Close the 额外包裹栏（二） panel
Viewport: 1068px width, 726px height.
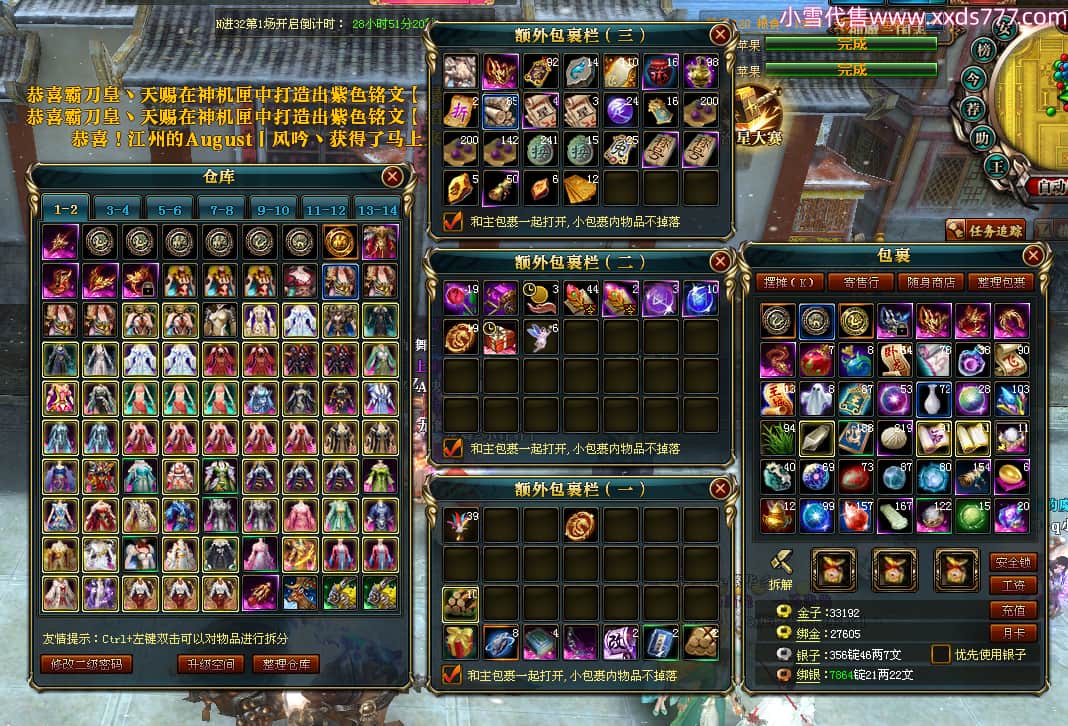(x=719, y=262)
